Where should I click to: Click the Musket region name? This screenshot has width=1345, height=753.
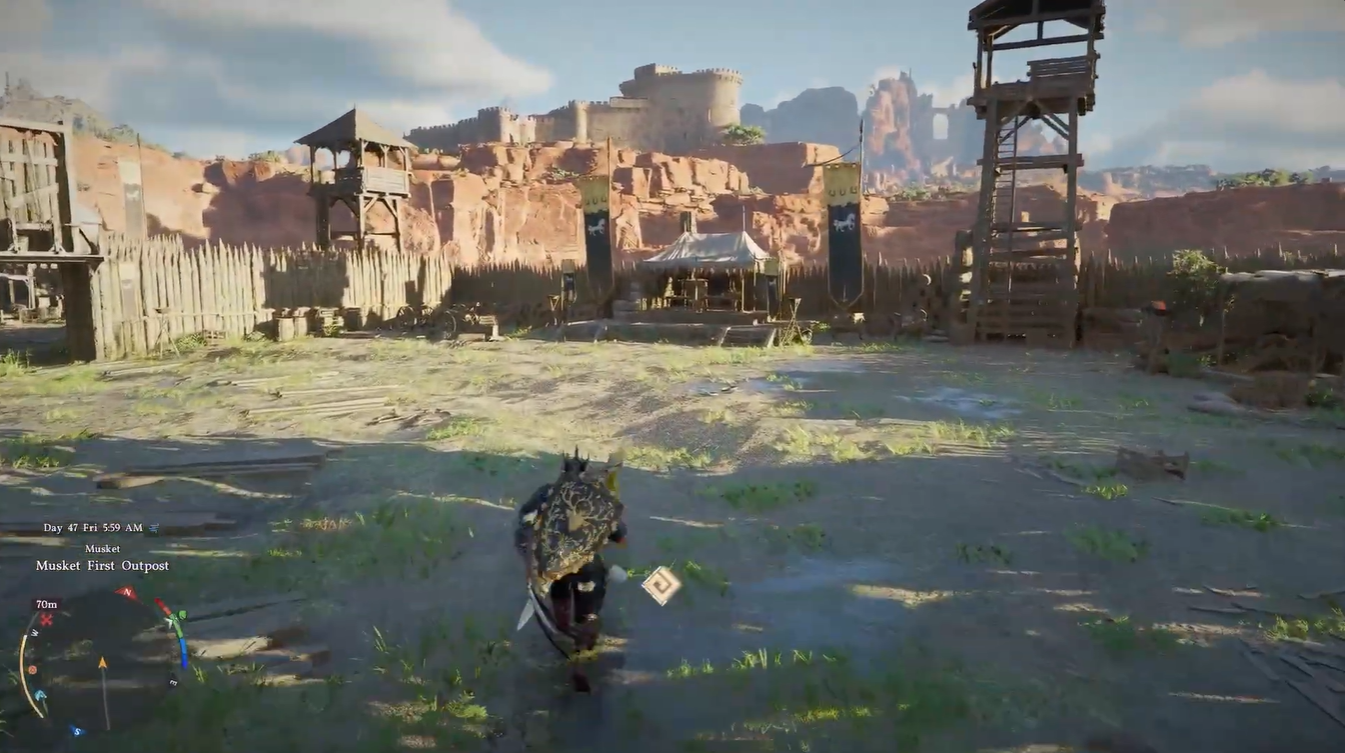pyautogui.click(x=103, y=549)
